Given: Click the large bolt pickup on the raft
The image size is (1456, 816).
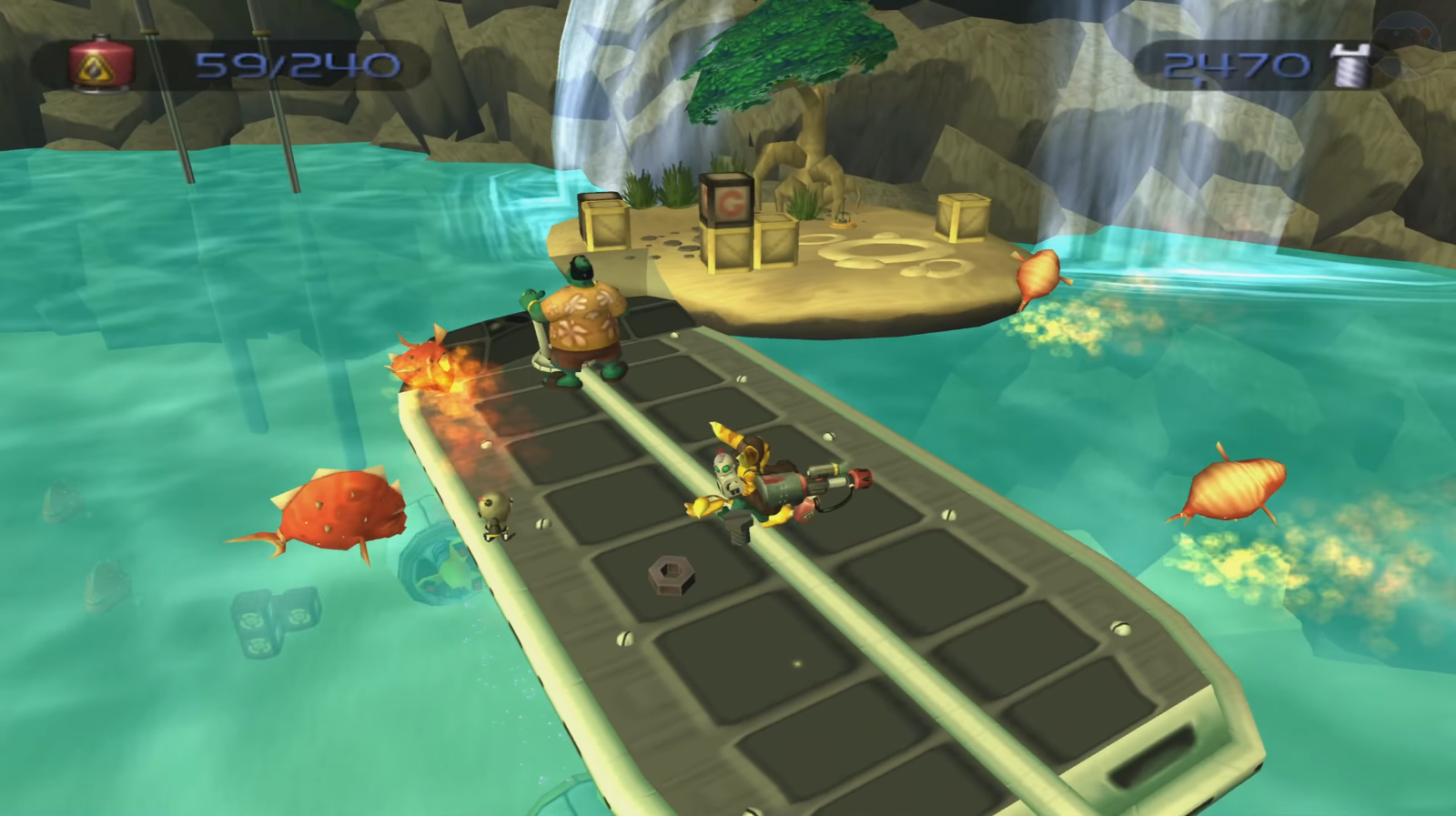Looking at the screenshot, I should (671, 573).
